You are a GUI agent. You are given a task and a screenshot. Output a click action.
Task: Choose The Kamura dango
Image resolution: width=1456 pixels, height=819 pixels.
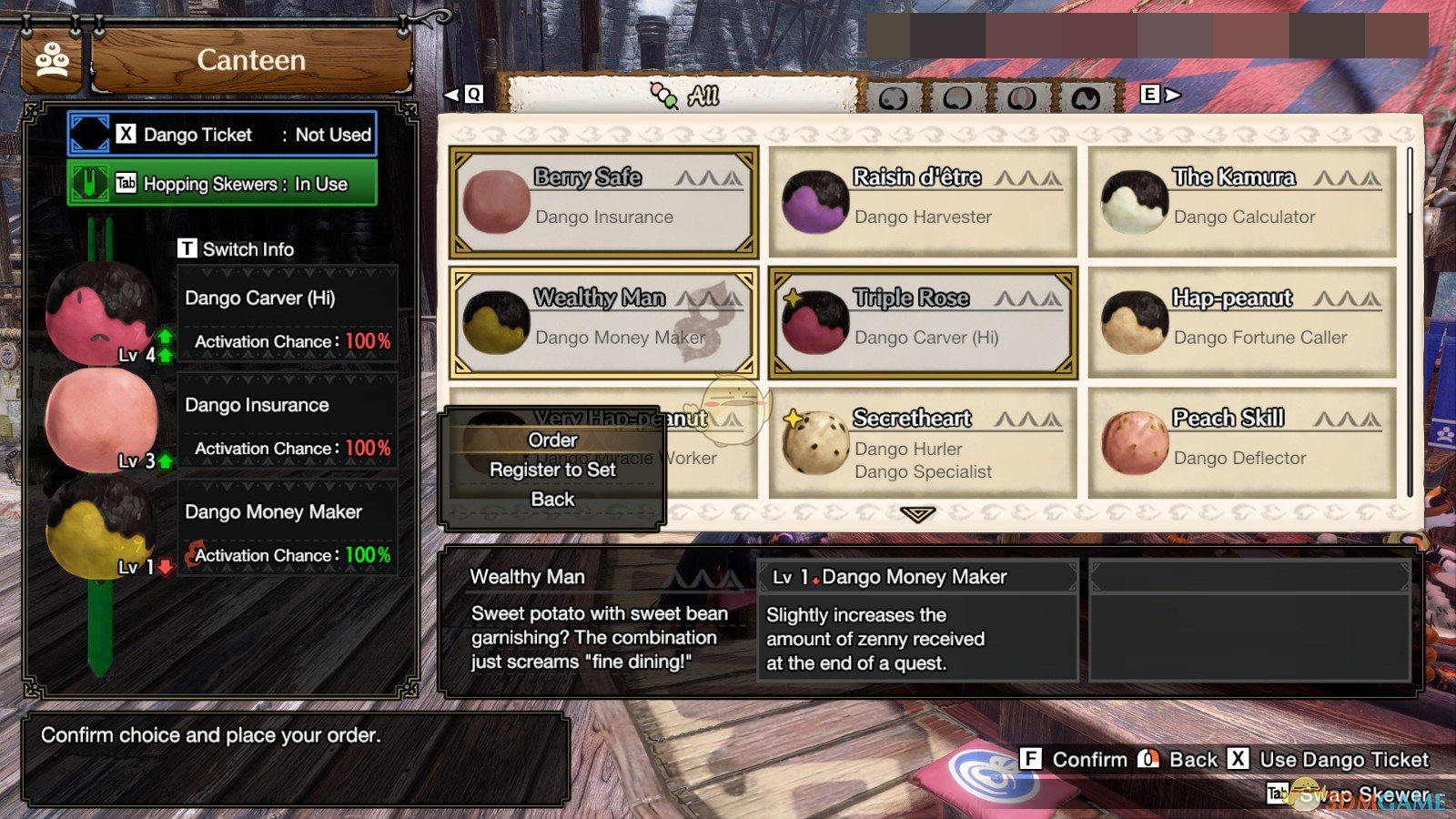[x=1242, y=201]
